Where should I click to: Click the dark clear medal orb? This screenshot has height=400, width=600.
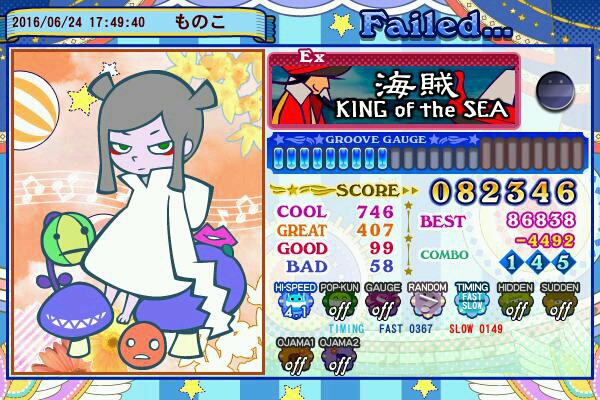[554, 92]
